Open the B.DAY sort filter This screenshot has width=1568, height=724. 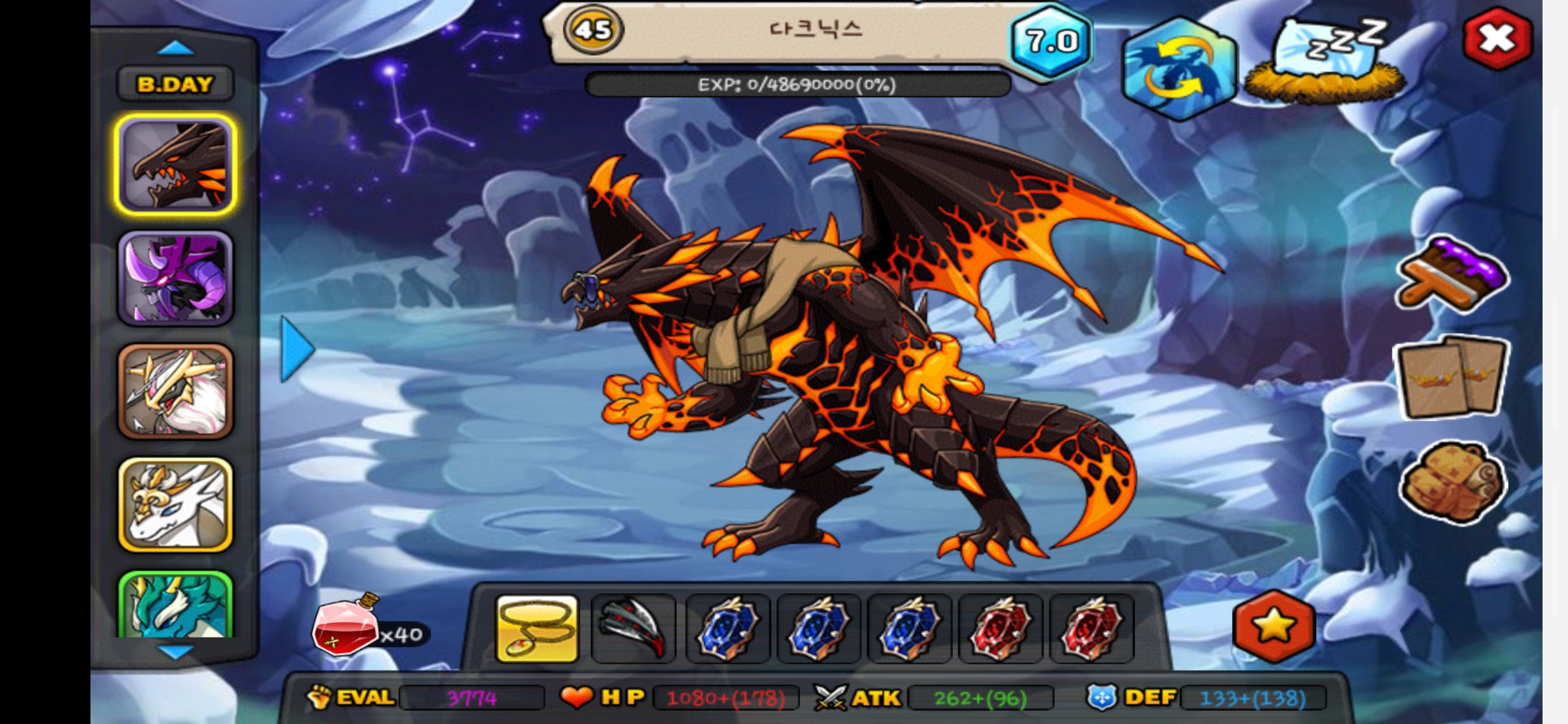coord(175,84)
